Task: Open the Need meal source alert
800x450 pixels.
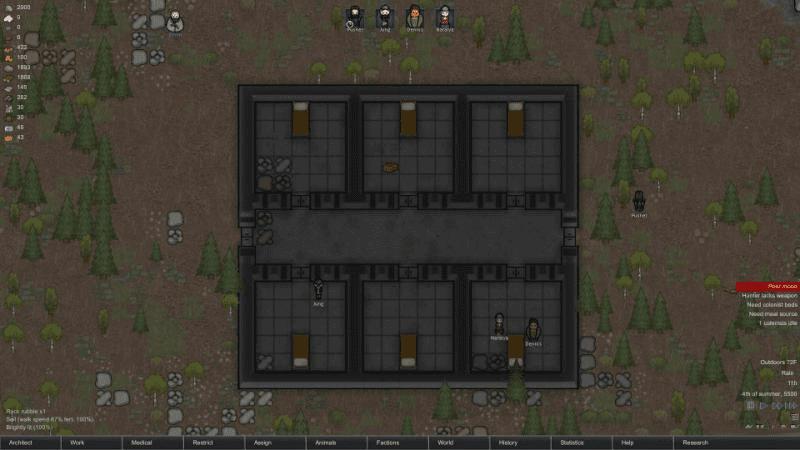Action: [768, 314]
